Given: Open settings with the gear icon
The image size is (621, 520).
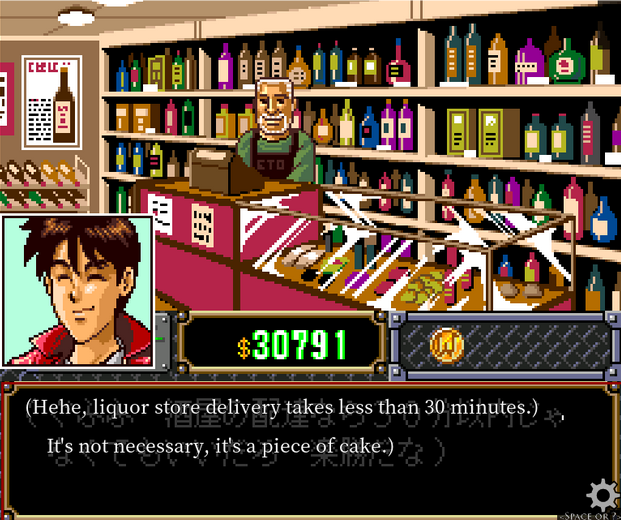Looking at the screenshot, I should pos(602,495).
